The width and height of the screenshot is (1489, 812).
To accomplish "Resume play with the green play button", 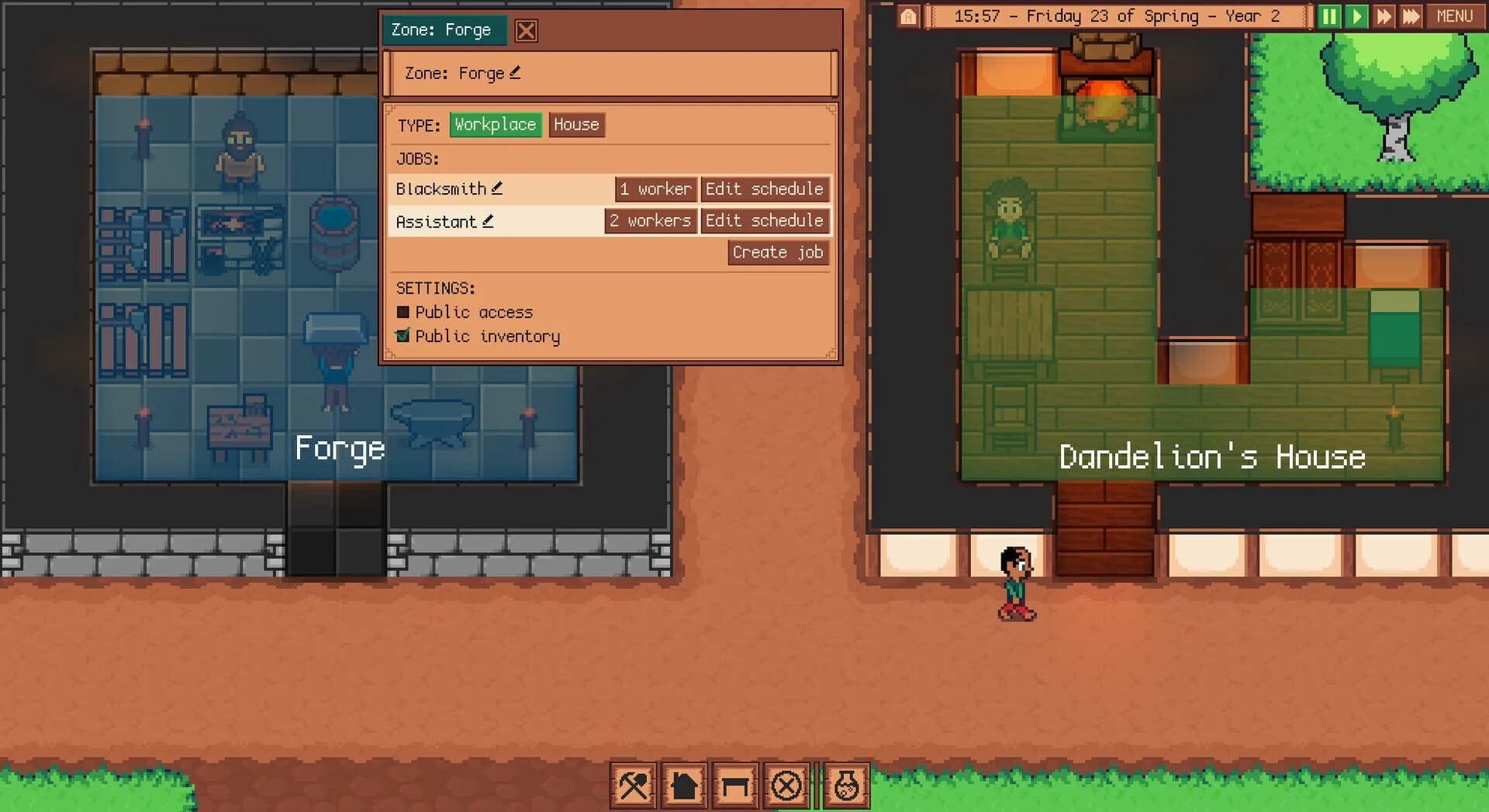I will click(1356, 16).
